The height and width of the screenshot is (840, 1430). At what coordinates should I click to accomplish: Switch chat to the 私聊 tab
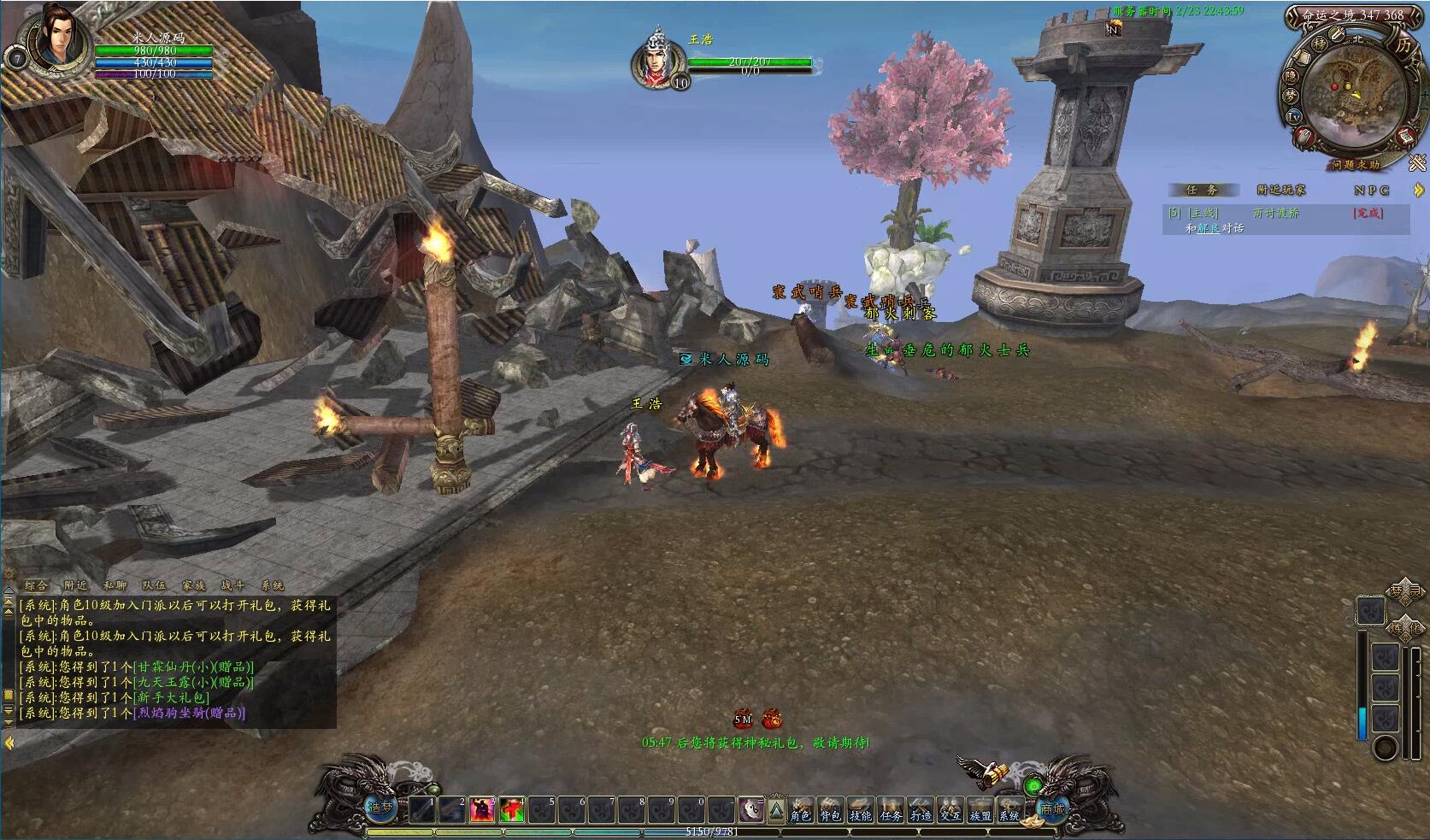click(115, 585)
